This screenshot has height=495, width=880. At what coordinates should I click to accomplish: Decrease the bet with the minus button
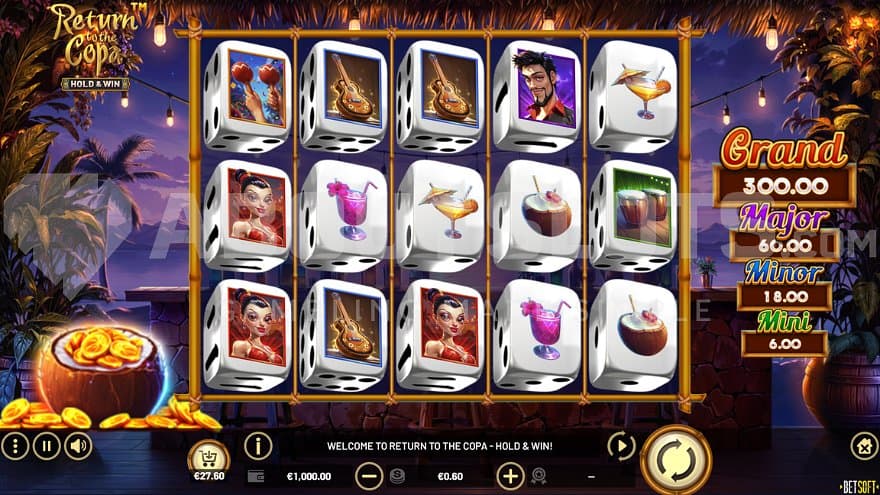point(369,477)
